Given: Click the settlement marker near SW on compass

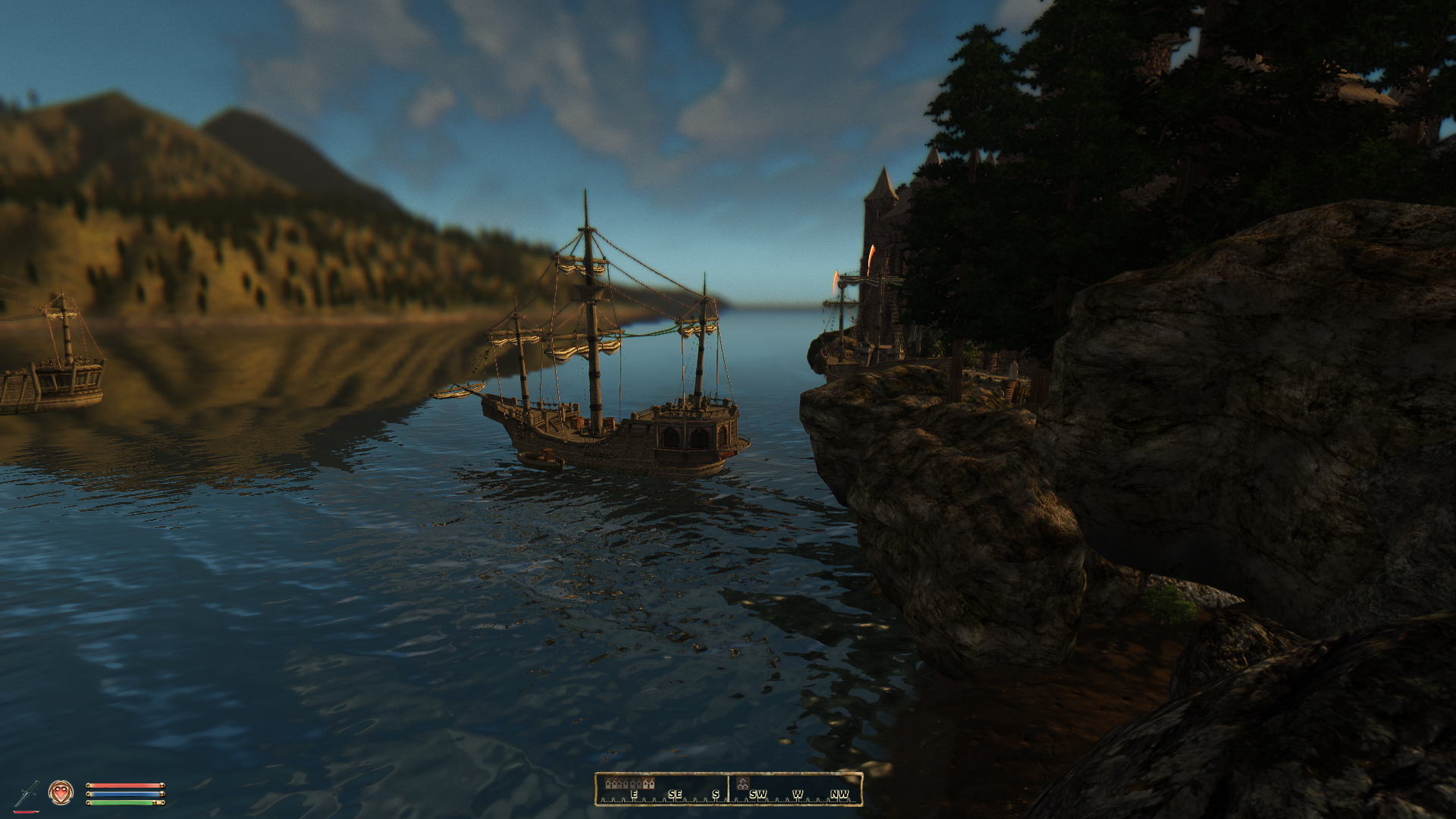Looking at the screenshot, I should tap(743, 783).
